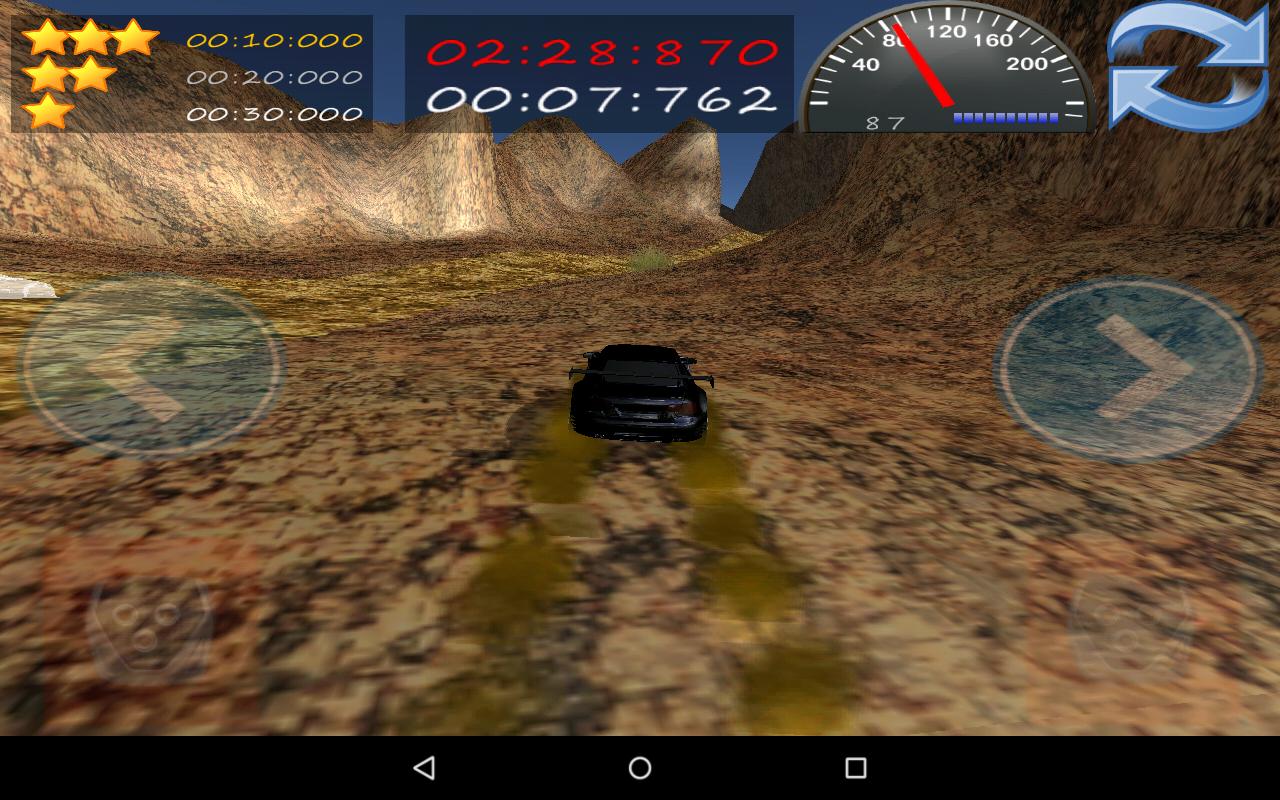Tap the Android Home circle button
The width and height of the screenshot is (1280, 800).
pyautogui.click(x=638, y=766)
